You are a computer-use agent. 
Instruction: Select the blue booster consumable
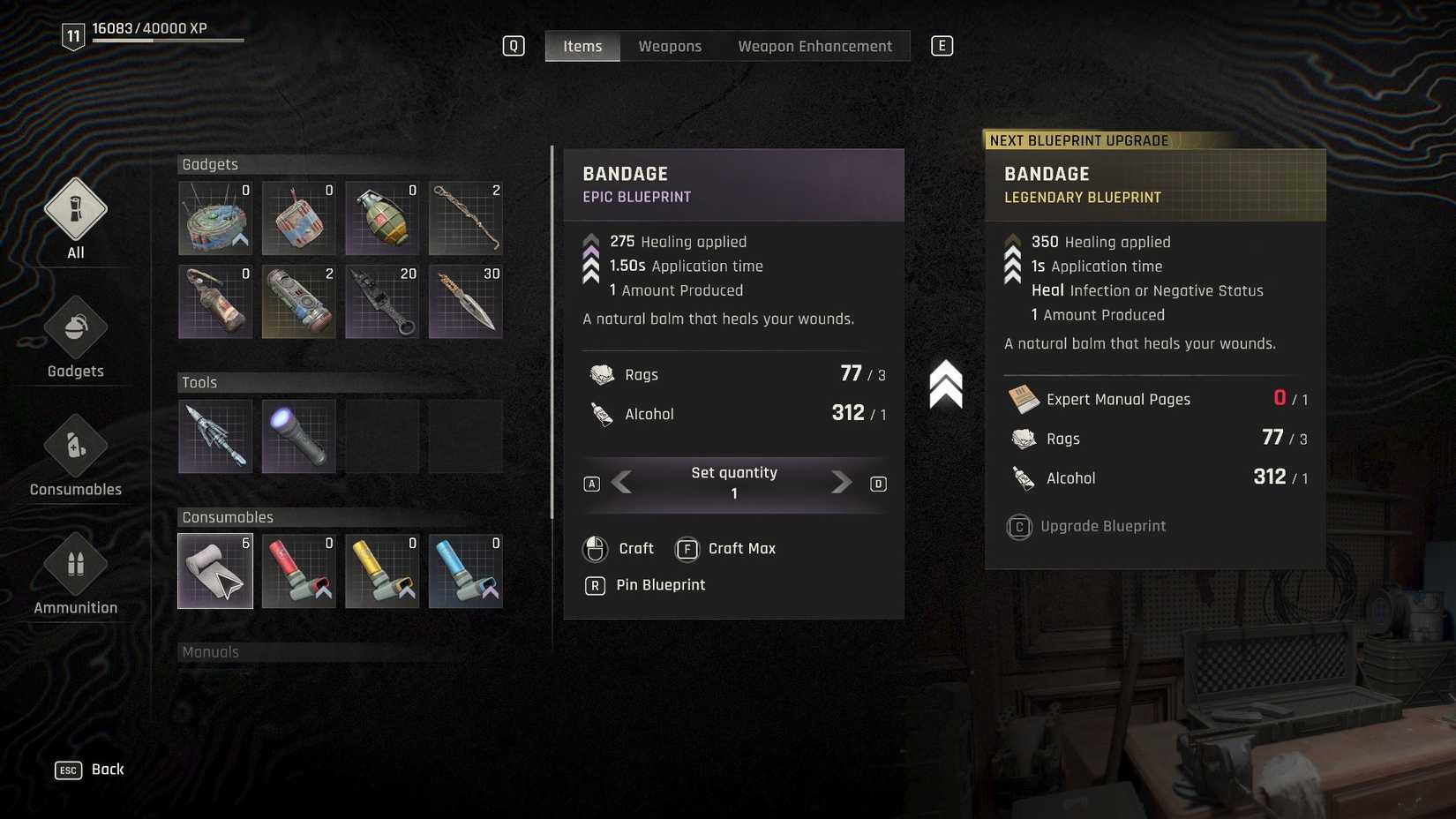(465, 571)
